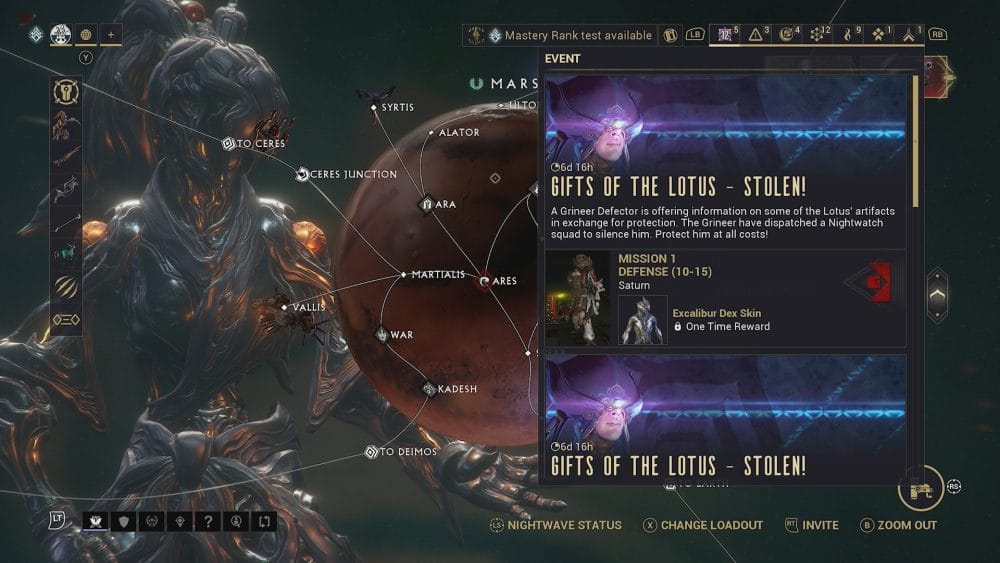Open the question mark filter icon
1000x563 pixels.
pyautogui.click(x=208, y=521)
